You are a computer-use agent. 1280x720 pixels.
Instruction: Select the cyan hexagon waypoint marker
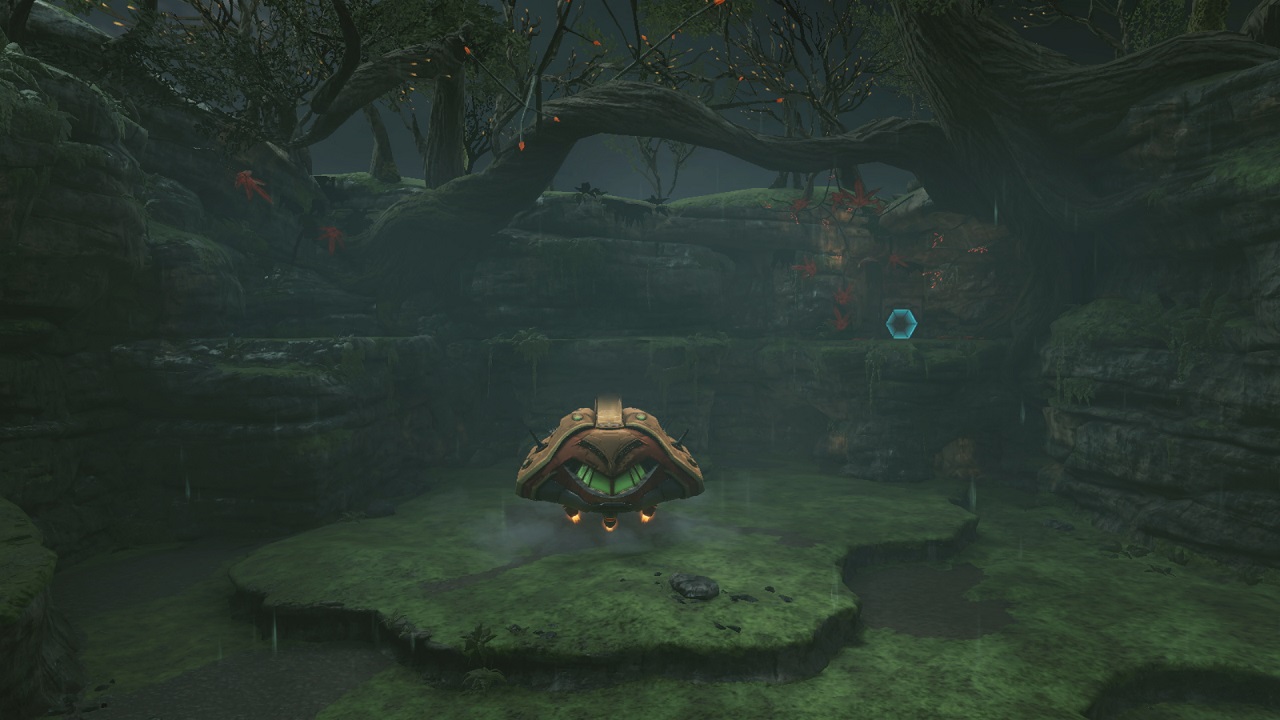(x=901, y=324)
